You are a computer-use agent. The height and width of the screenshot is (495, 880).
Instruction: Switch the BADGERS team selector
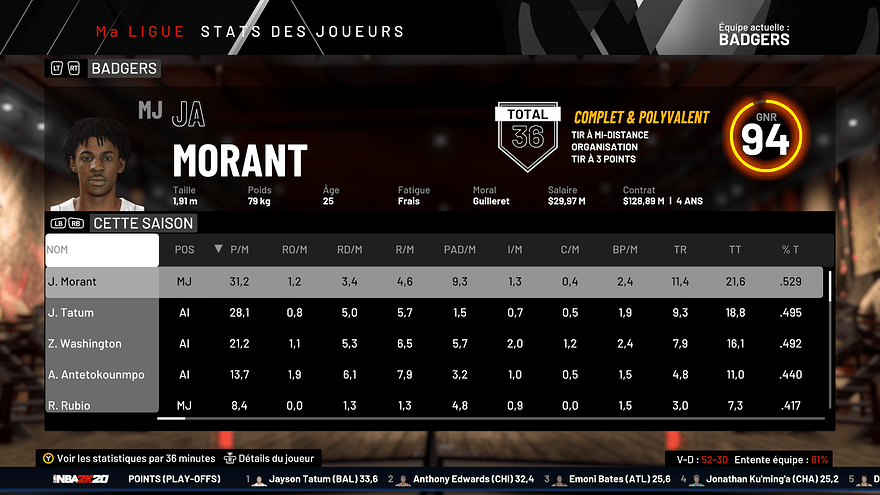tap(123, 69)
